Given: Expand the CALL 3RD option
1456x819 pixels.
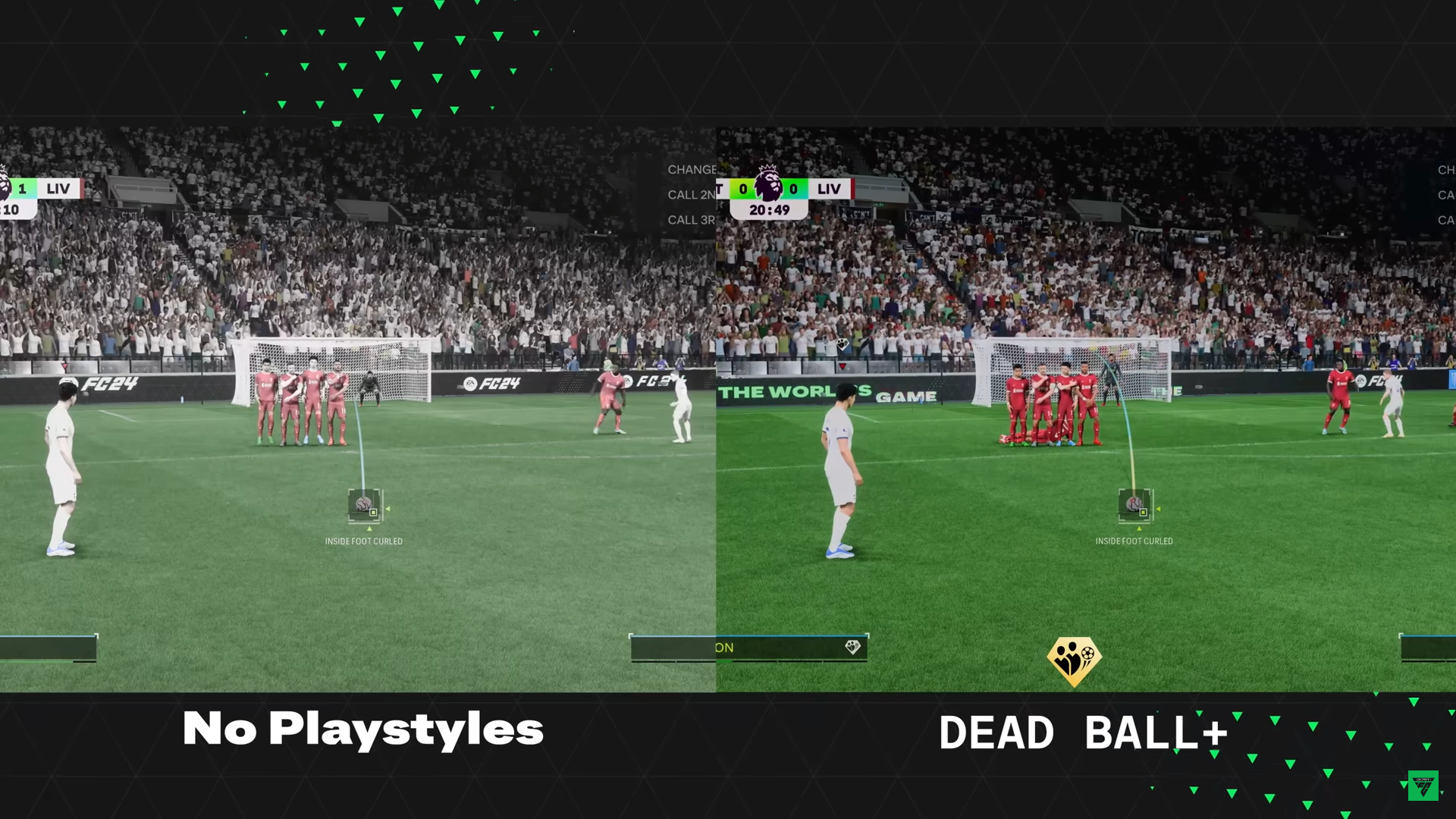Looking at the screenshot, I should coord(691,220).
